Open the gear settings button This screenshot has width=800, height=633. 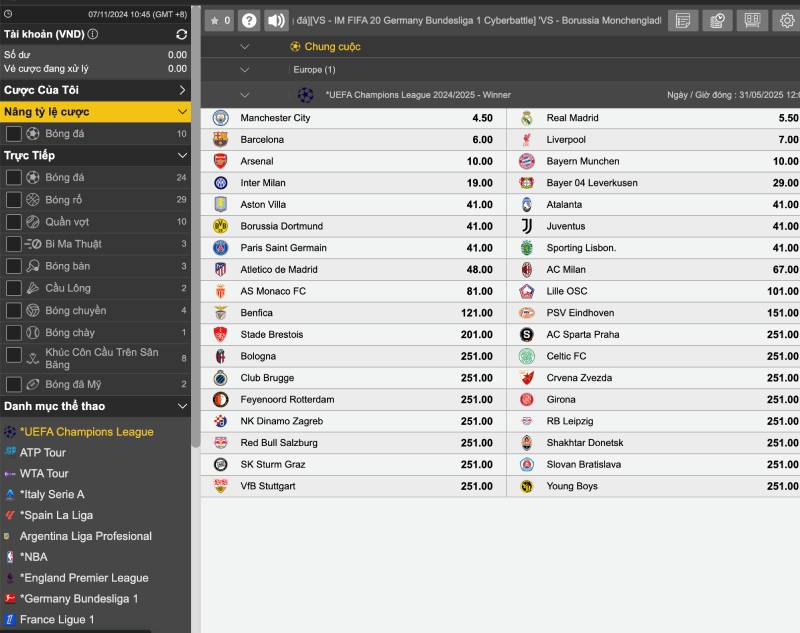click(787, 20)
